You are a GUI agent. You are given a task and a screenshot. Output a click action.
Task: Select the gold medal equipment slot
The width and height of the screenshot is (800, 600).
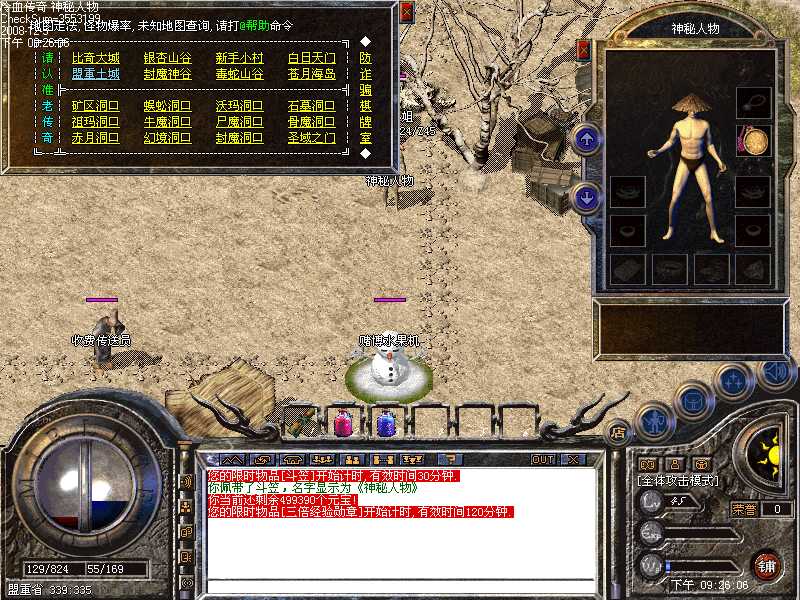753,140
